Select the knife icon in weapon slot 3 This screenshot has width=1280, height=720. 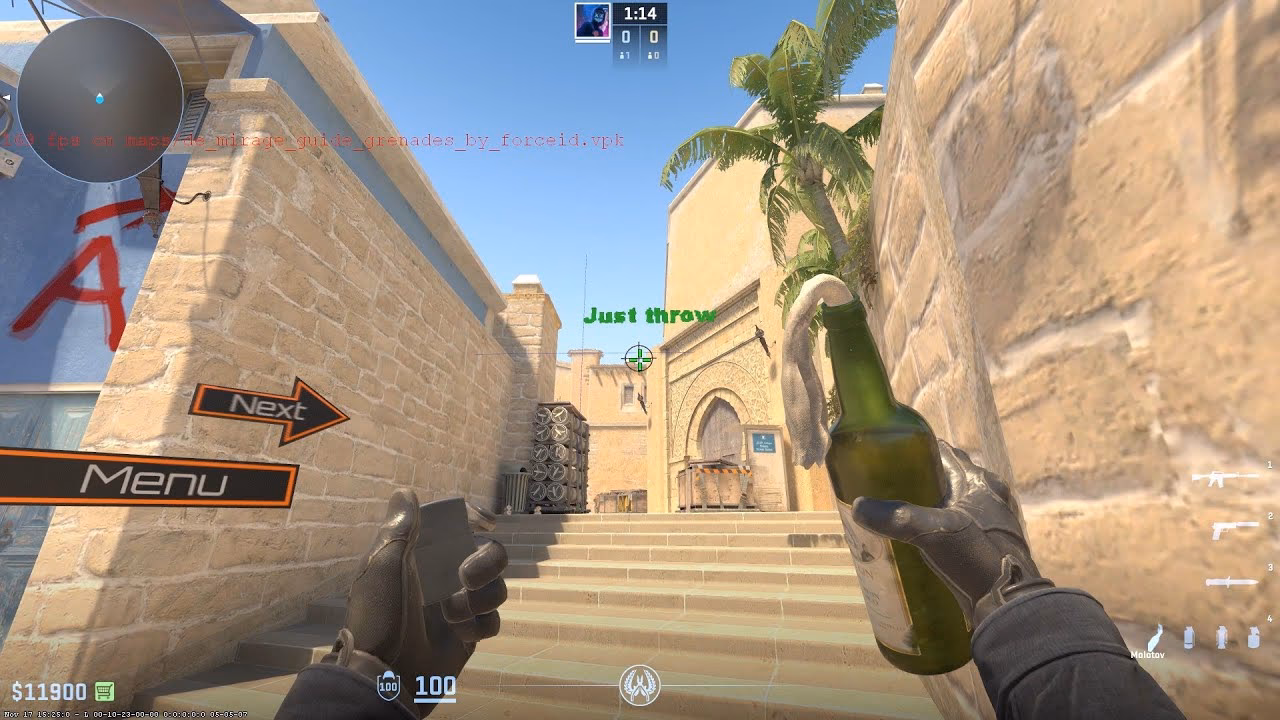click(1230, 582)
